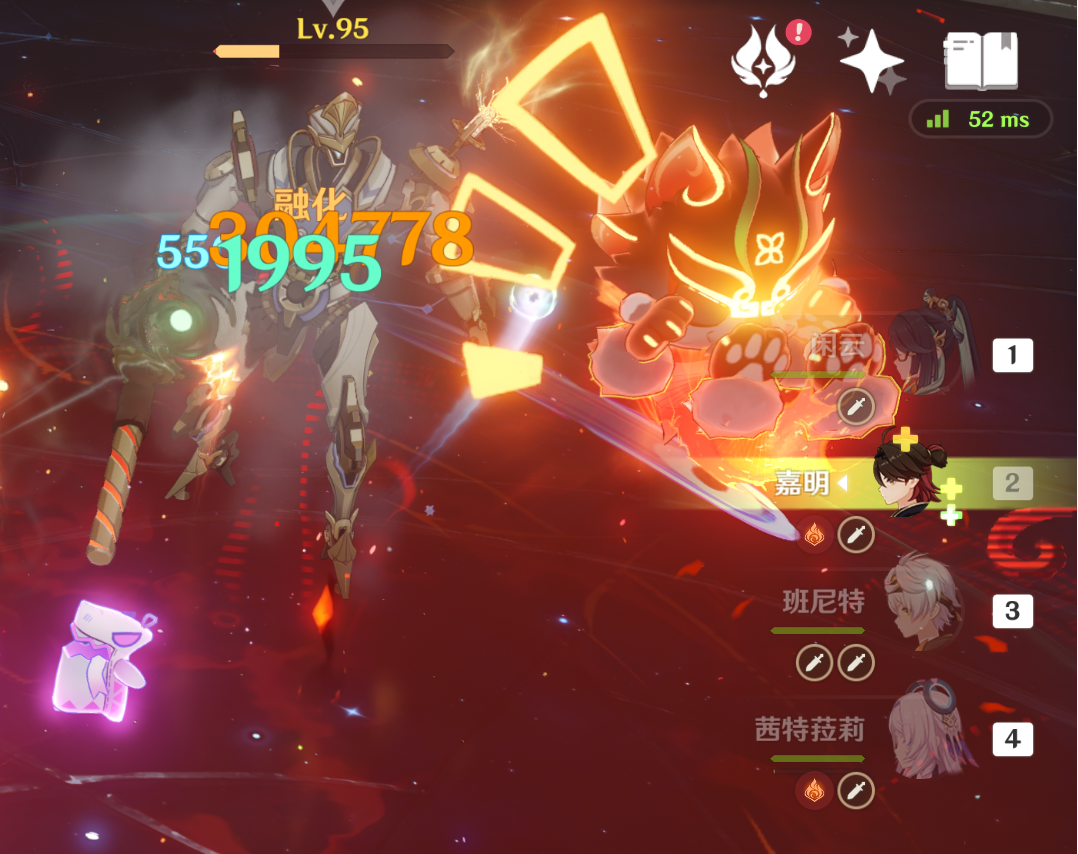
Task: Open the Adventurer Handbook book icon
Action: point(981,60)
